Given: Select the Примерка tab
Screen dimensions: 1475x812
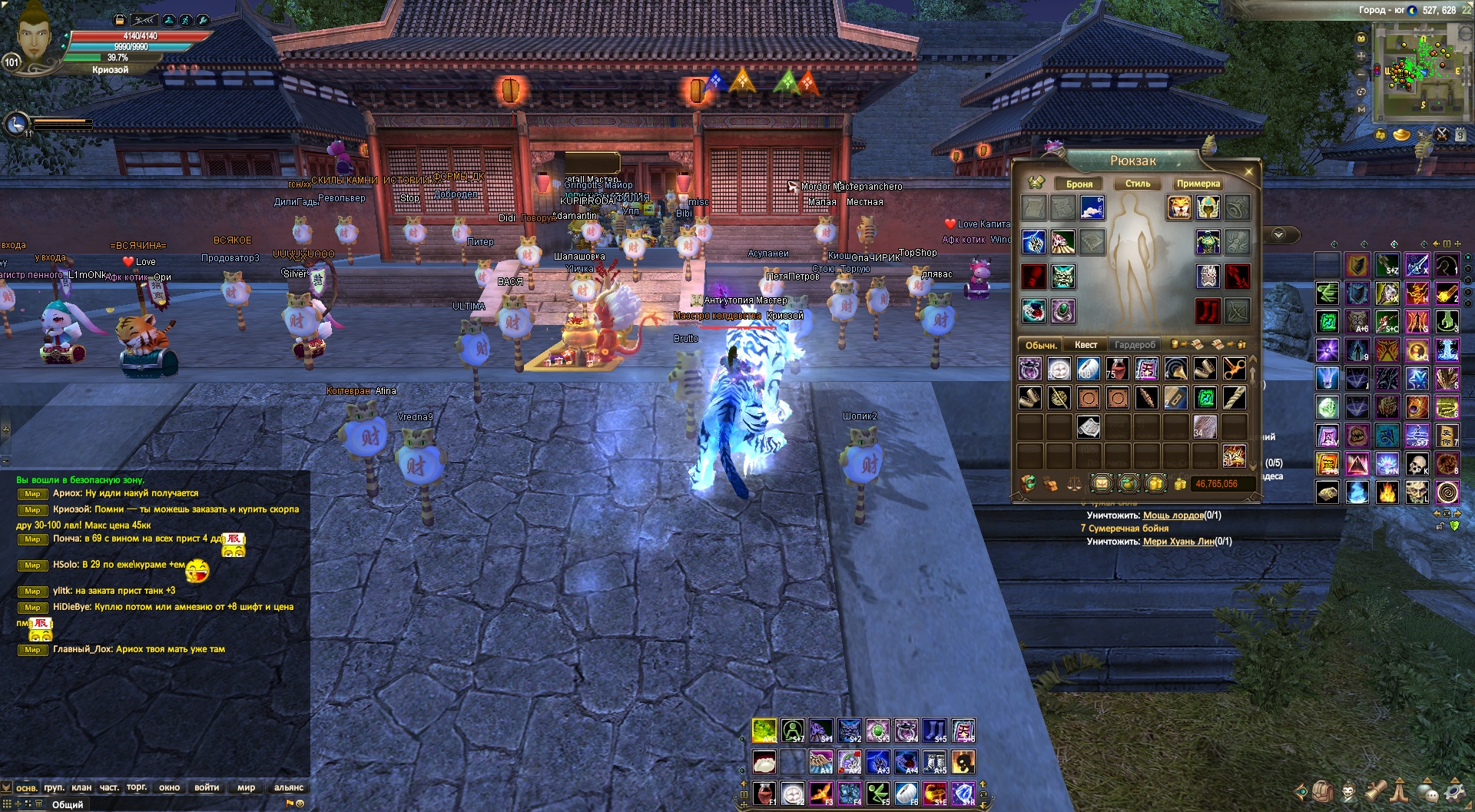Looking at the screenshot, I should [x=1198, y=184].
